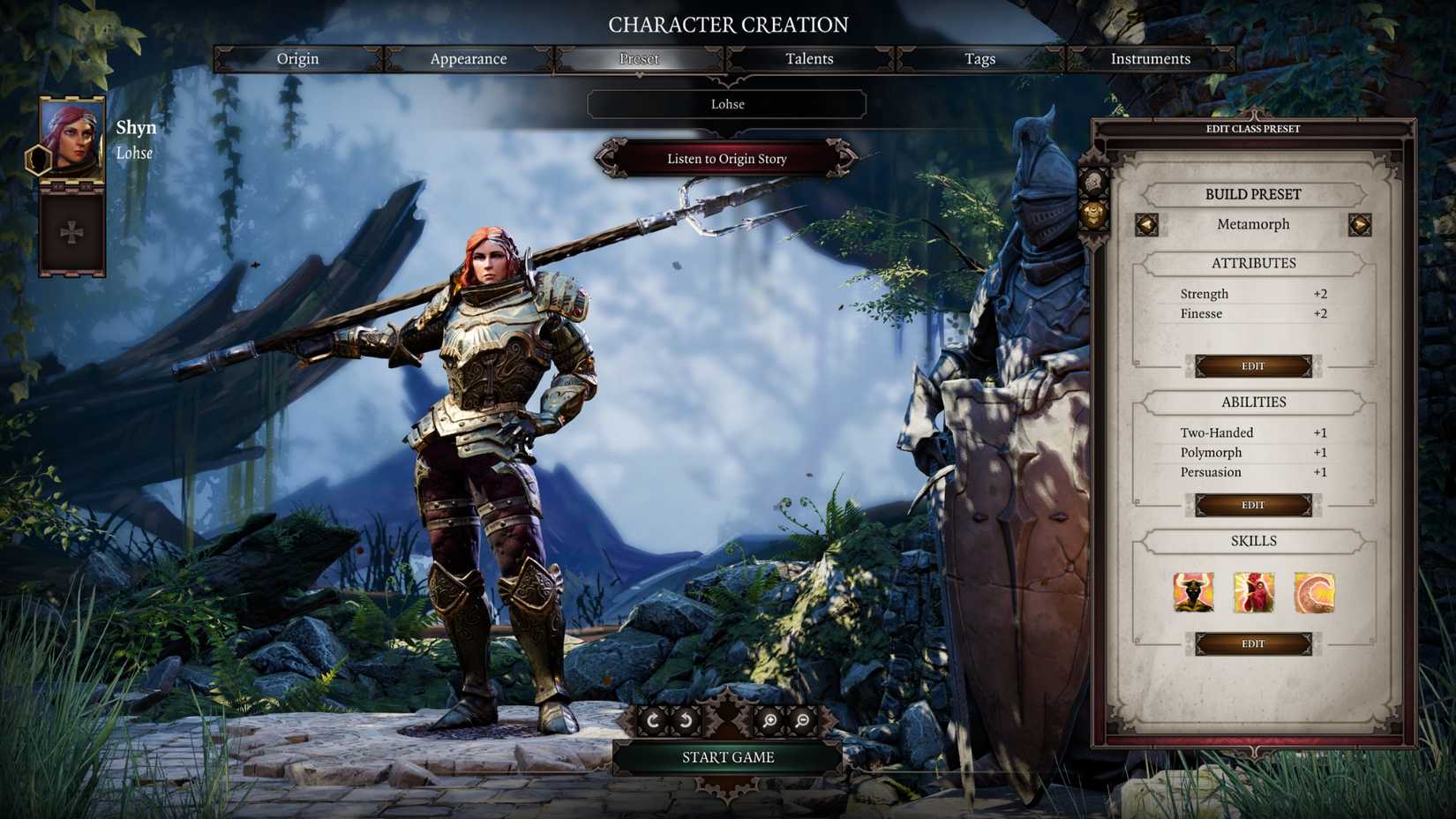Switch to the Appearance tab
The height and width of the screenshot is (819, 1456).
click(468, 58)
